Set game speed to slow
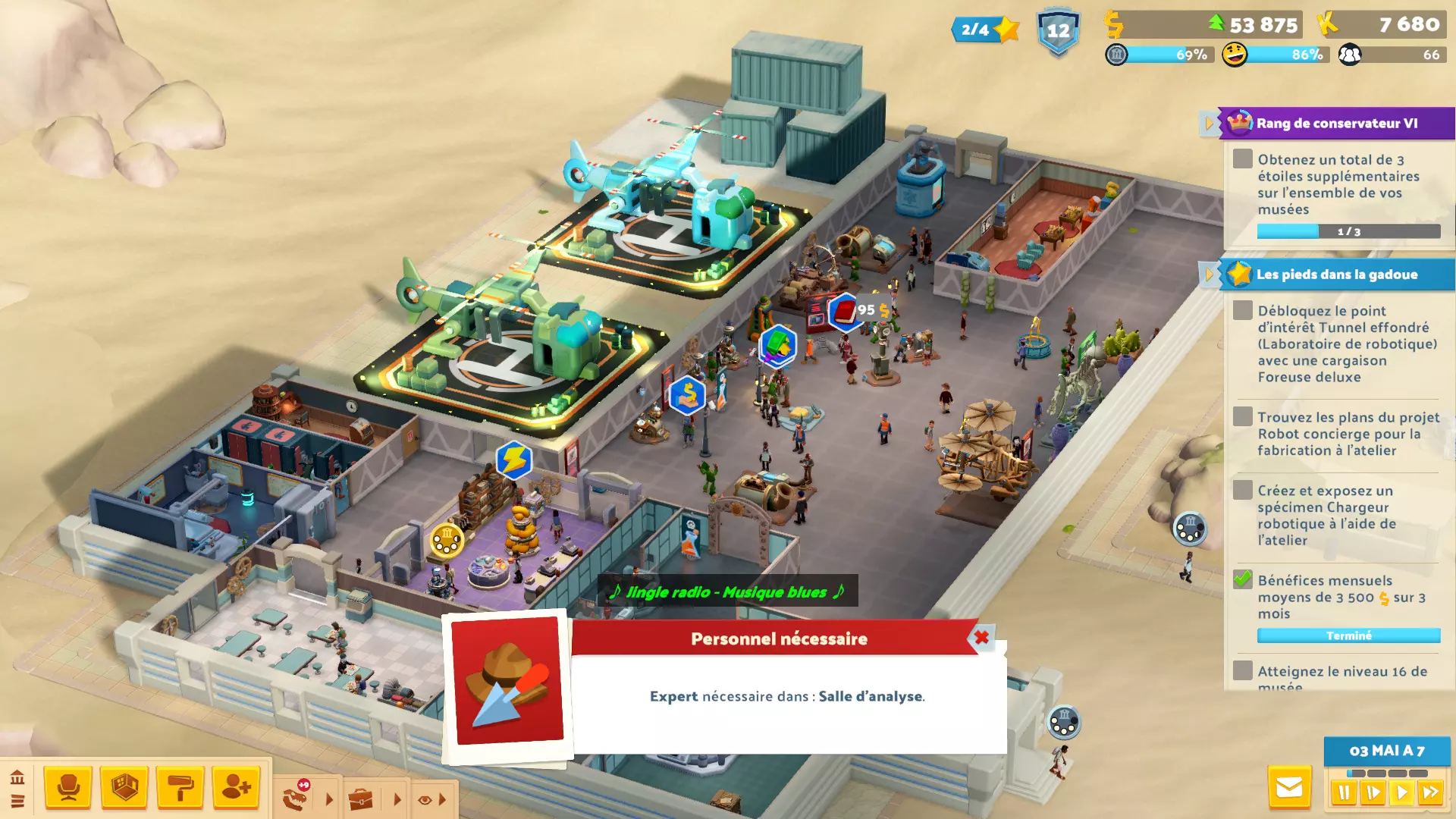Image resolution: width=1456 pixels, height=819 pixels. coord(1373,793)
